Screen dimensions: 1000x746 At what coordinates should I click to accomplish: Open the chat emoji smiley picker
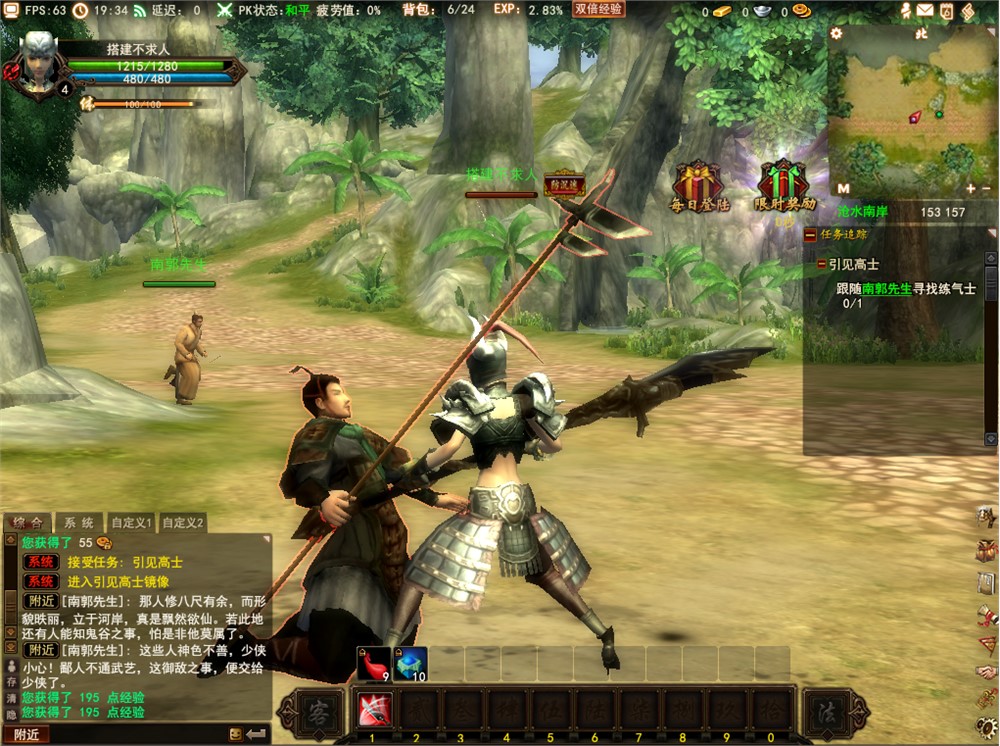pyautogui.click(x=236, y=734)
